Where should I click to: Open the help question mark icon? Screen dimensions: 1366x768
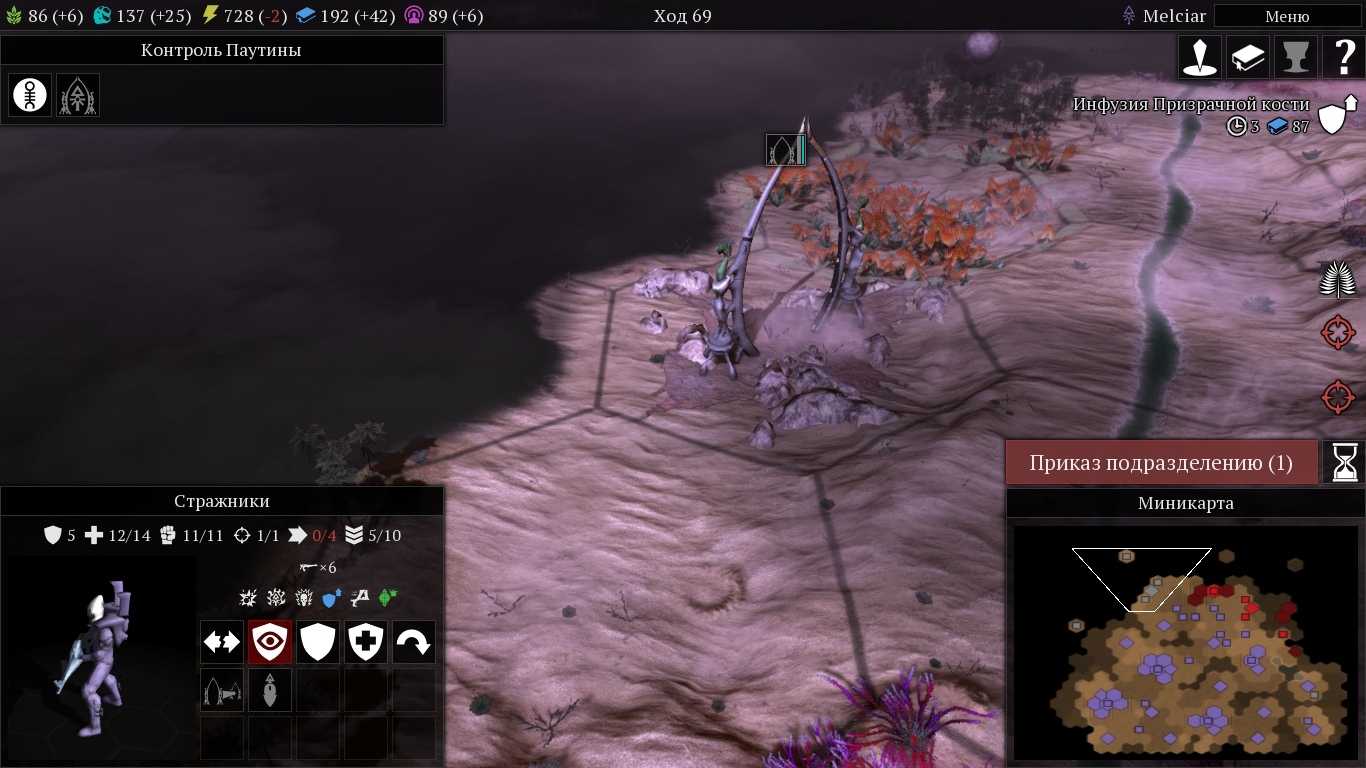[x=1343, y=57]
